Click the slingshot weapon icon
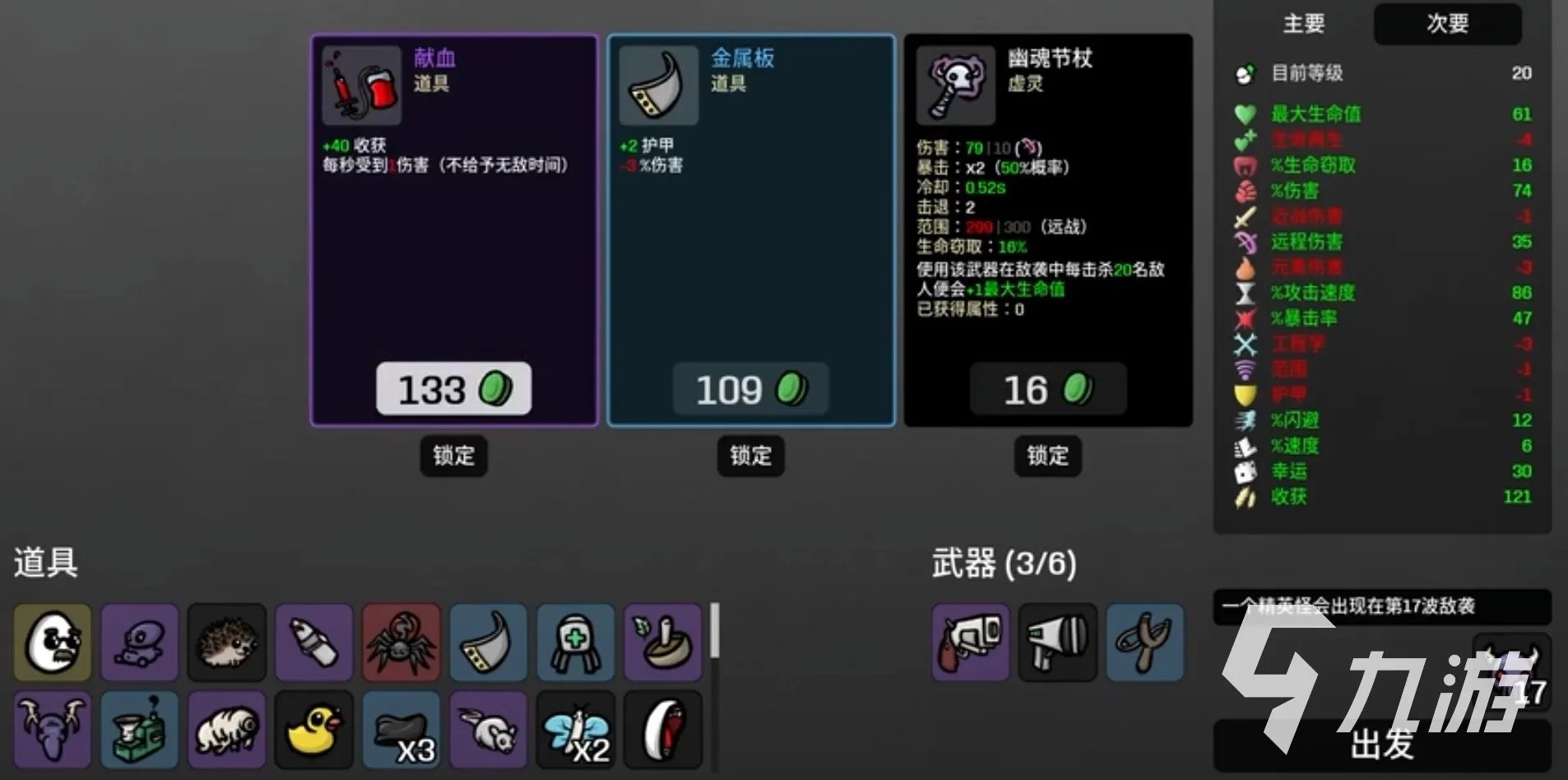Image resolution: width=1568 pixels, height=780 pixels. coord(1145,643)
